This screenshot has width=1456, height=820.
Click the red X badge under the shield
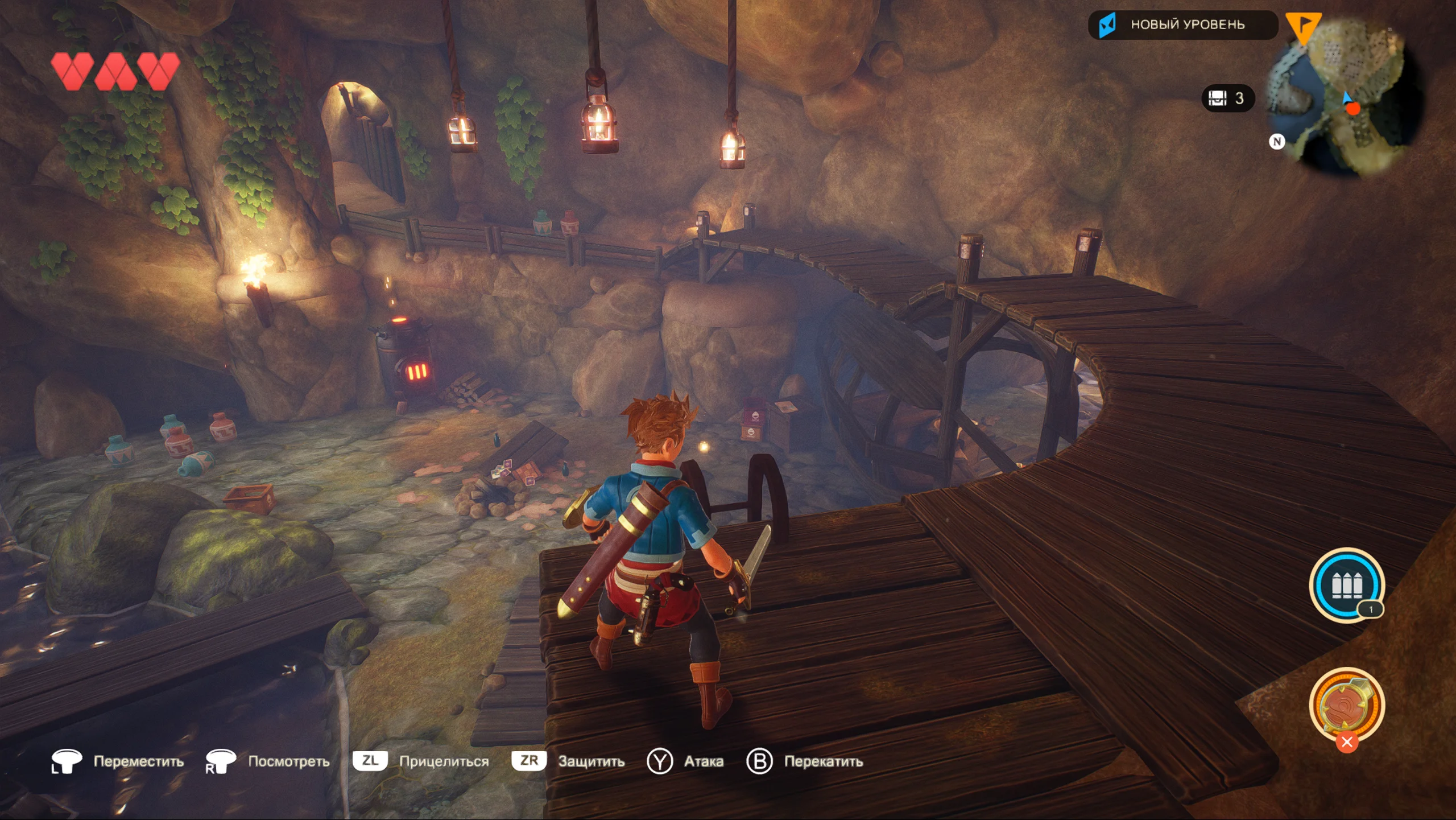pos(1346,742)
